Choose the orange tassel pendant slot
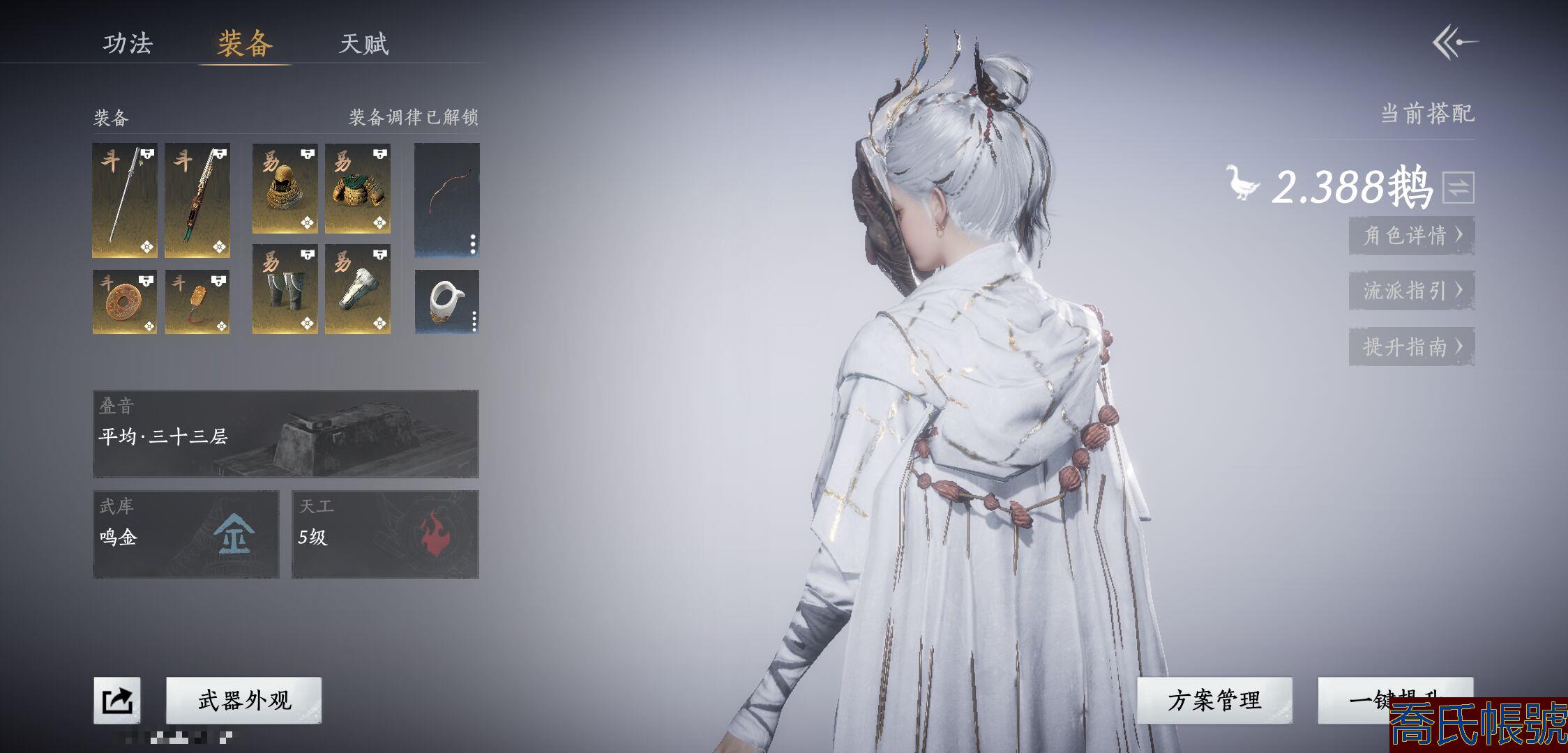The image size is (1568, 753). [x=197, y=302]
